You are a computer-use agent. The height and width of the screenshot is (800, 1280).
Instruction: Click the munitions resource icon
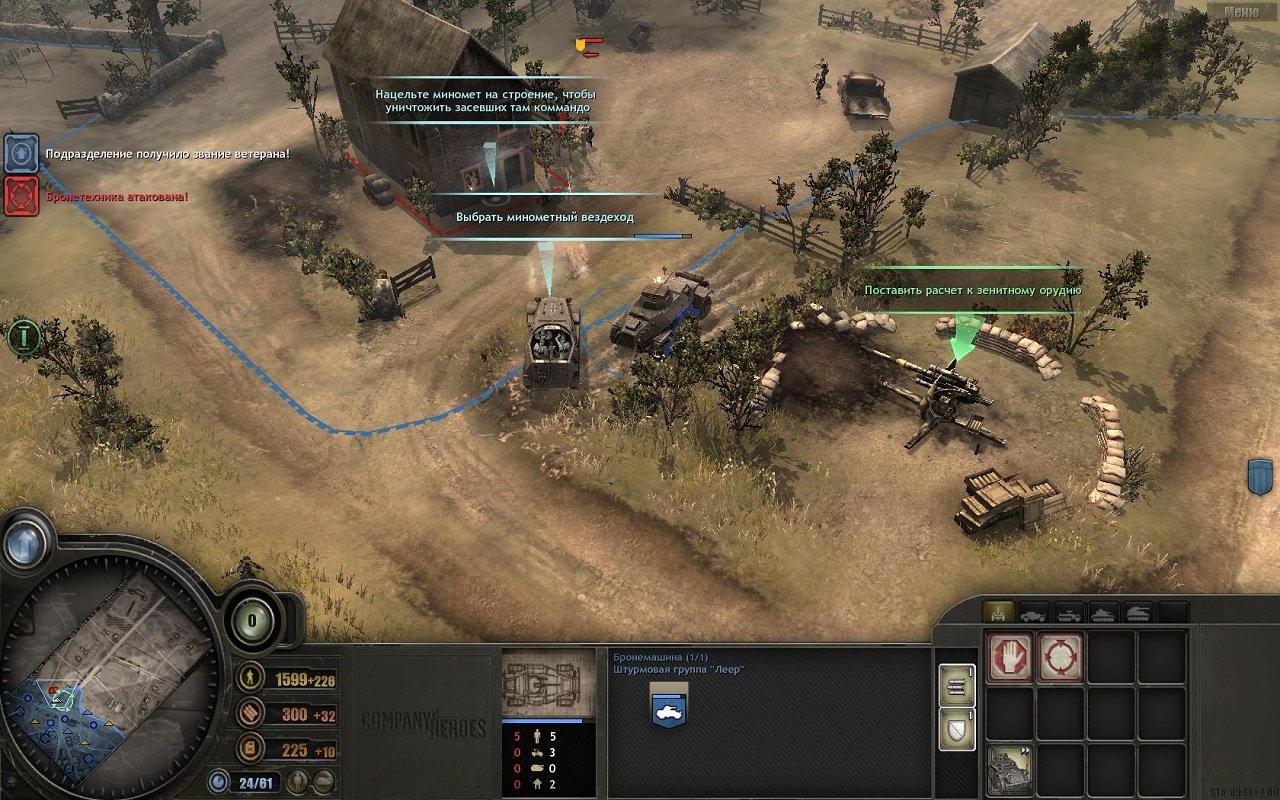[250, 713]
